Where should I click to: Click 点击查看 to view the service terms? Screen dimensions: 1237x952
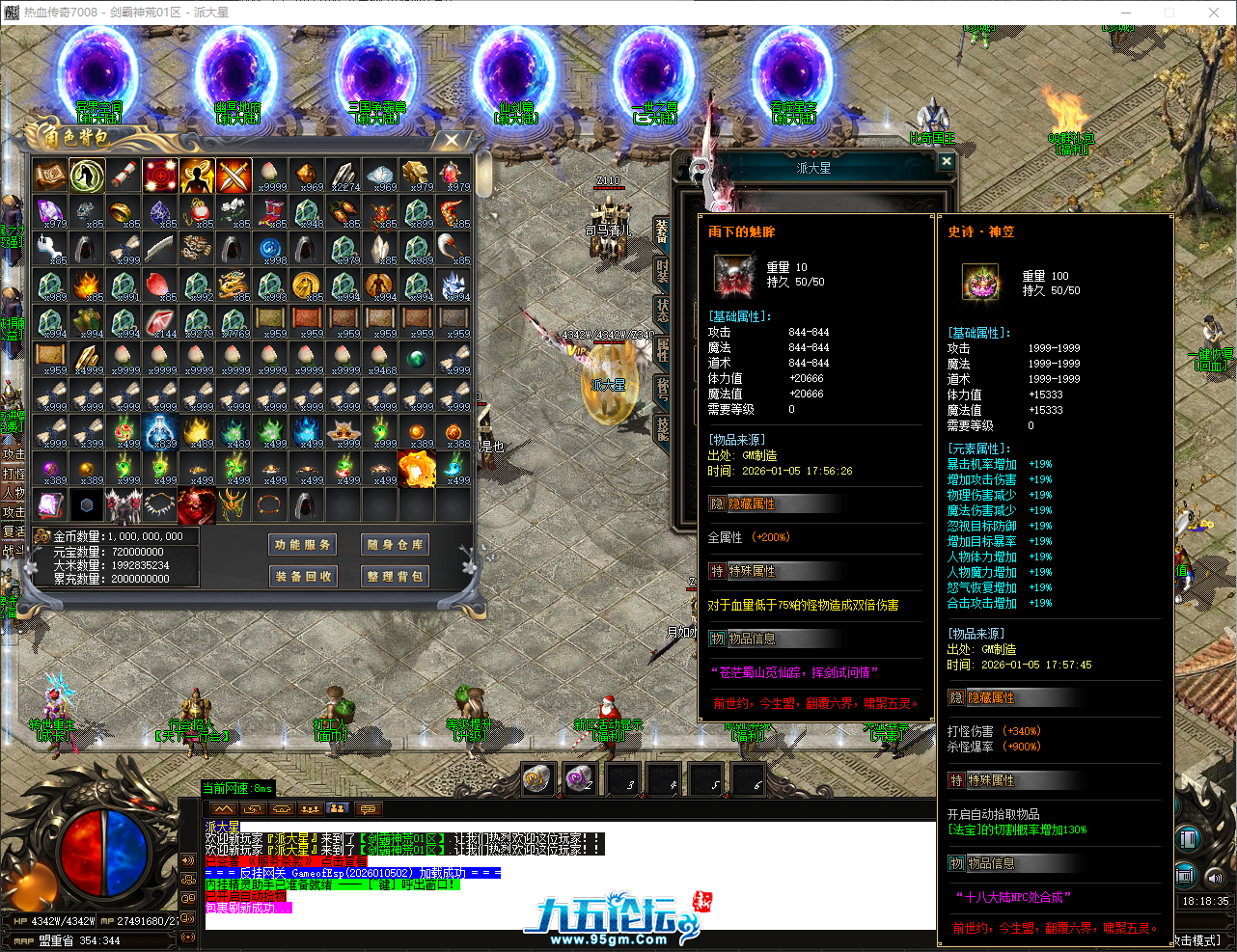click(344, 859)
